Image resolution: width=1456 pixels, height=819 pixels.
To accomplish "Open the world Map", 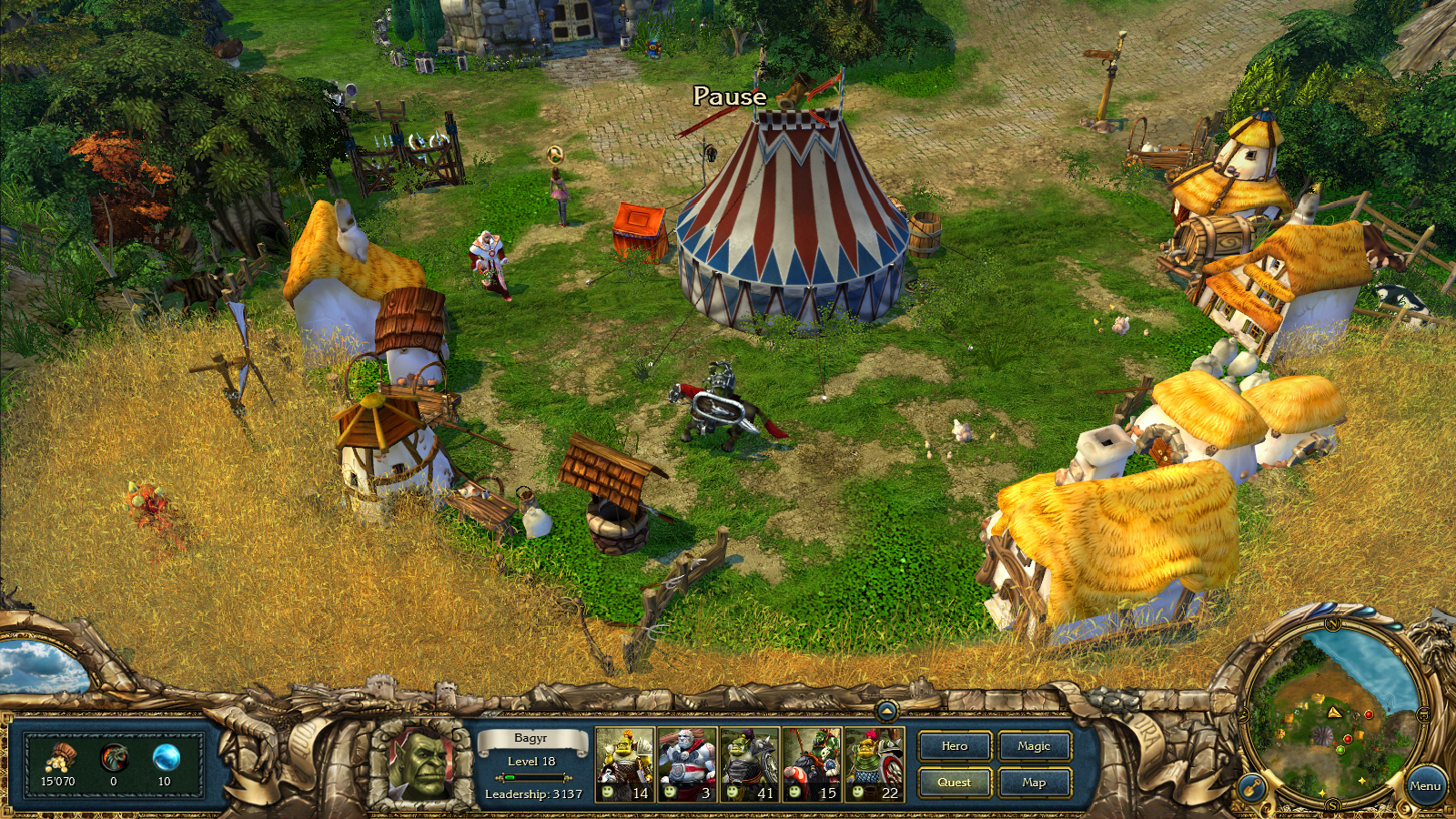I will [x=1034, y=783].
